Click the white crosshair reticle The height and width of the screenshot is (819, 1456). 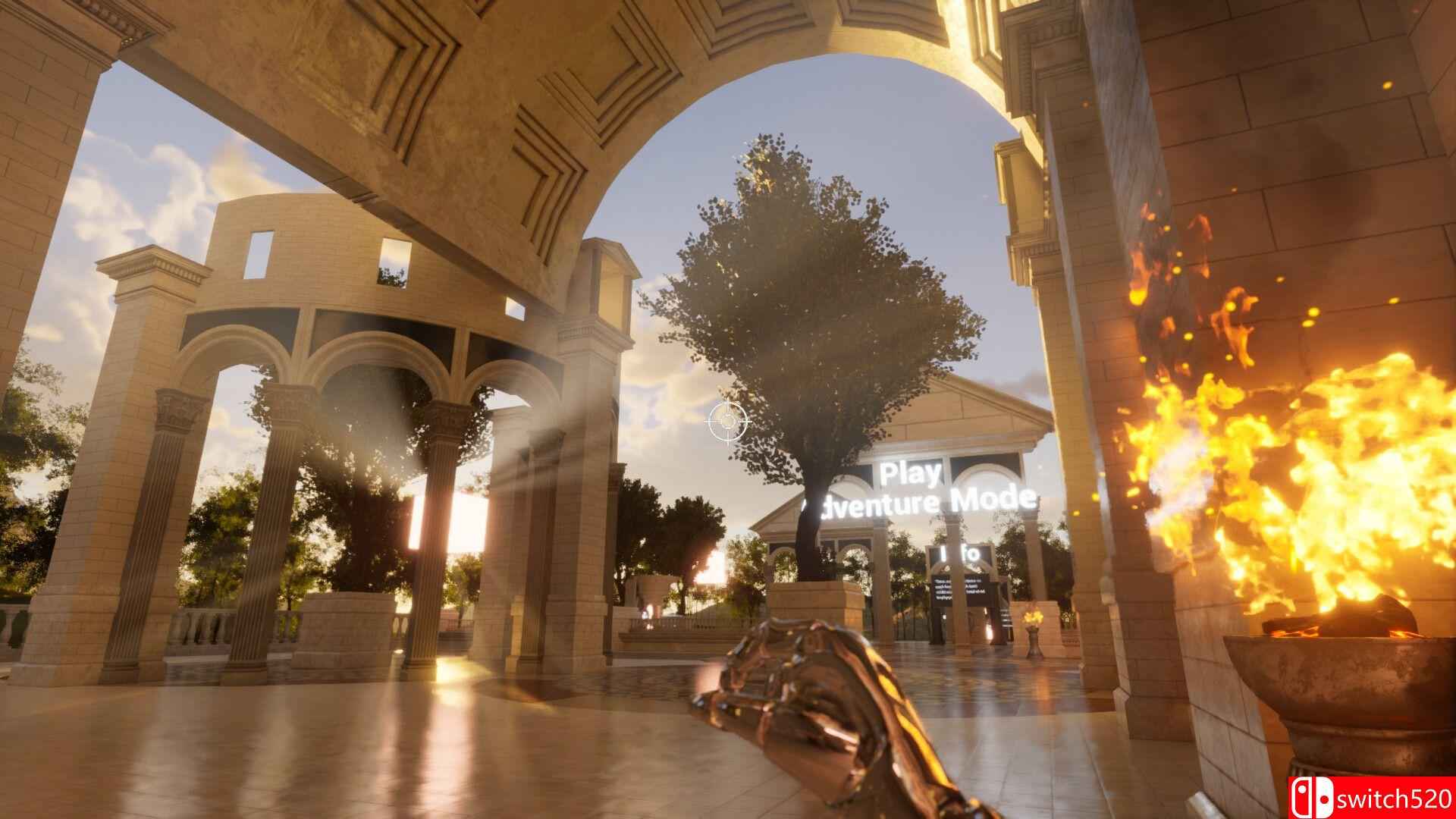727,422
